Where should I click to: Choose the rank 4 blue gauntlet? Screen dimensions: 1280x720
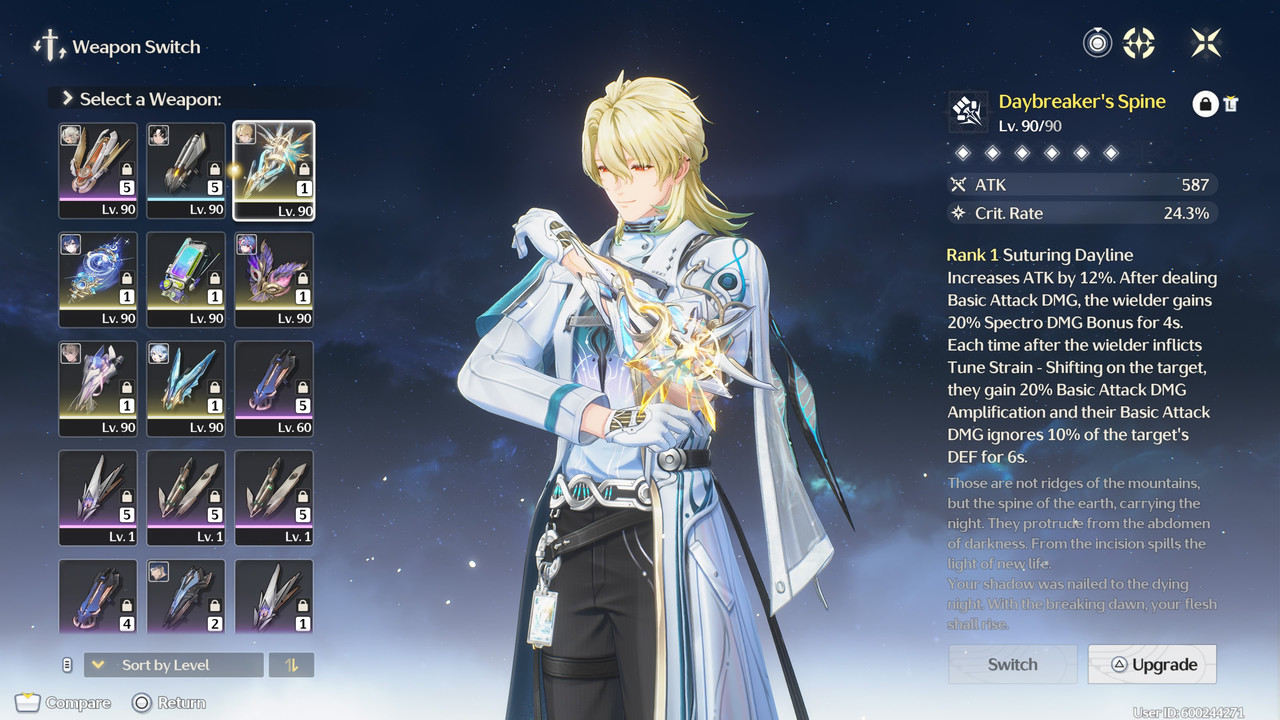tap(98, 597)
